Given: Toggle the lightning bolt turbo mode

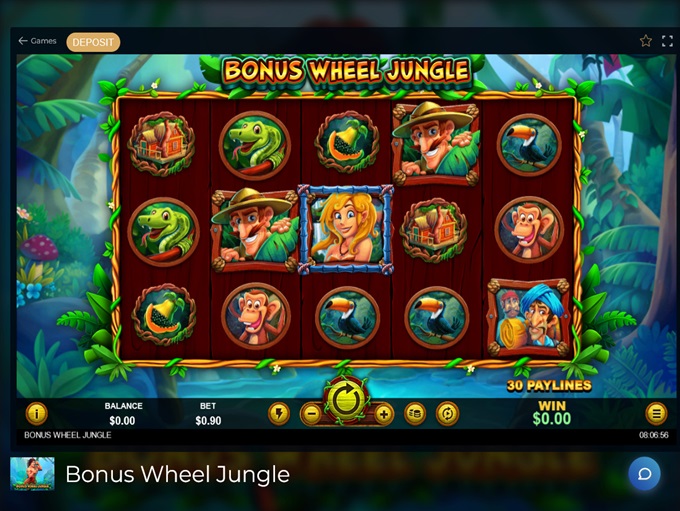Looking at the screenshot, I should pos(278,414).
